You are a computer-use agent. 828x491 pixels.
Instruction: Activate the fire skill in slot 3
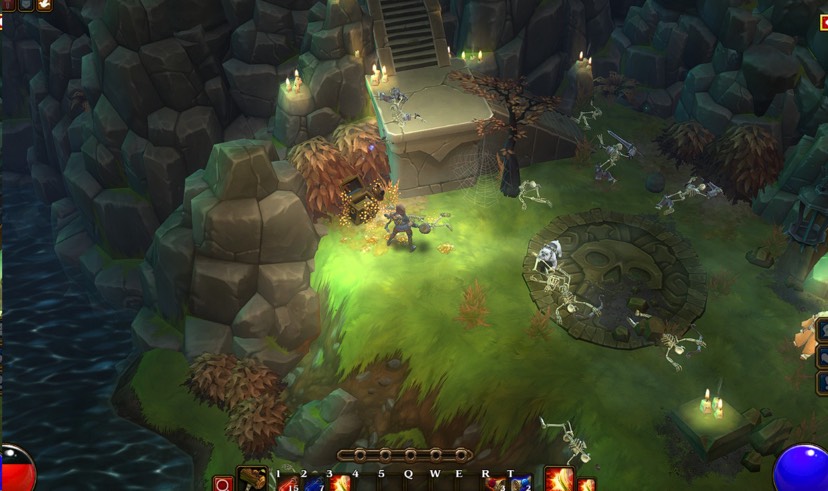click(340, 484)
